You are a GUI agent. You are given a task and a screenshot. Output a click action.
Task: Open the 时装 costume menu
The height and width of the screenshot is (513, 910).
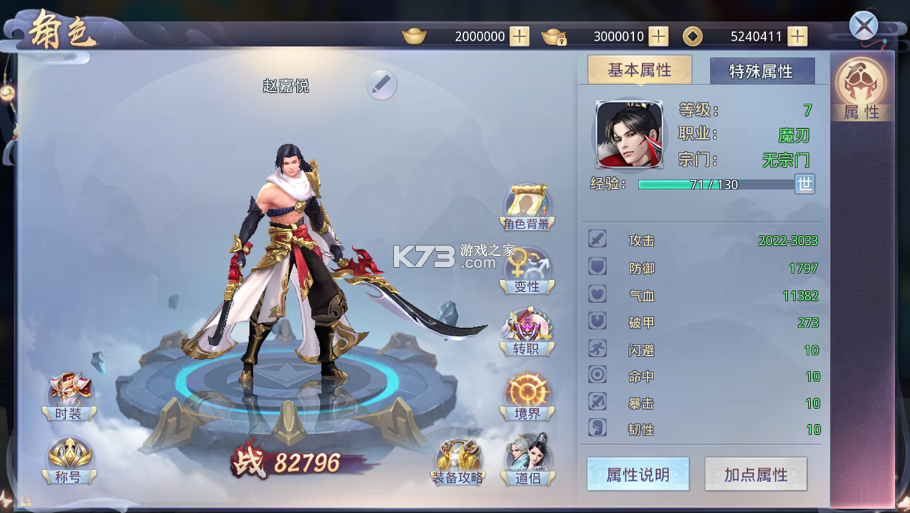coord(69,396)
